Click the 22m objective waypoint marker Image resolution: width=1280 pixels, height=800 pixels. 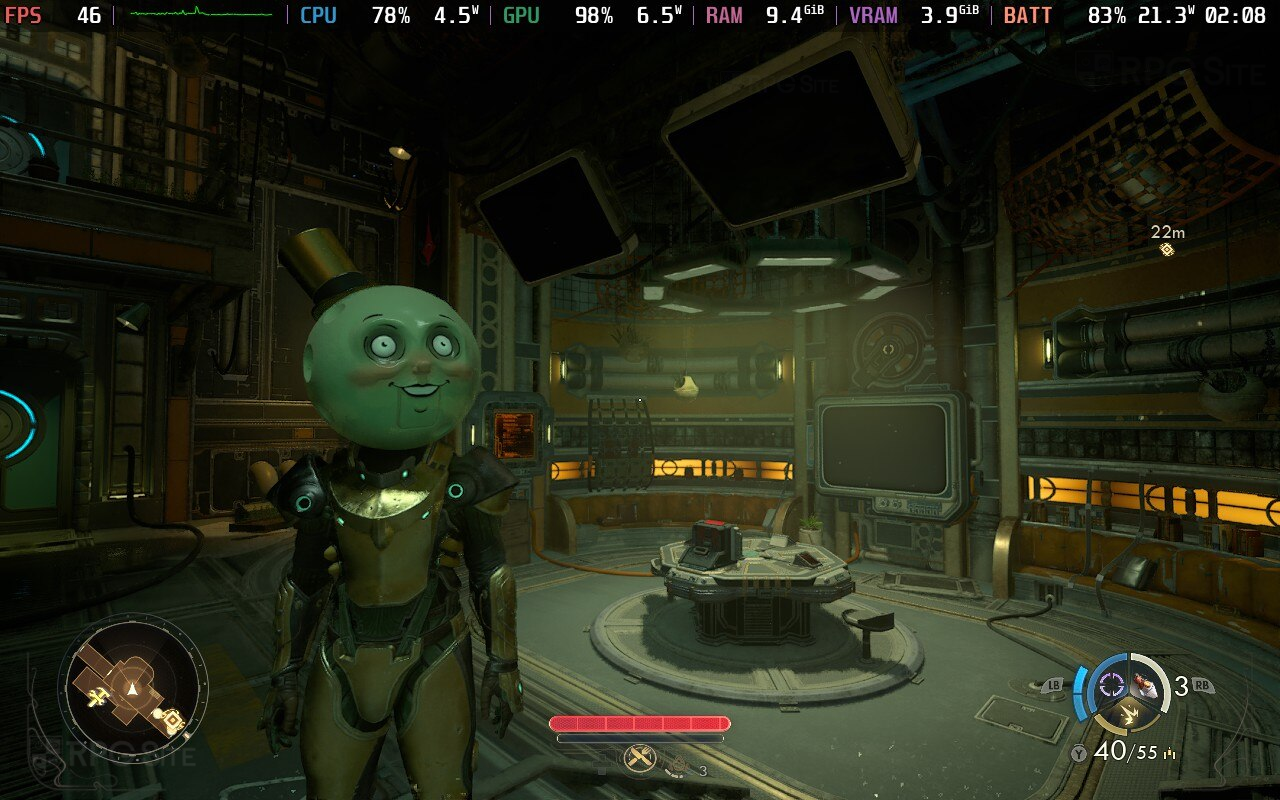tap(1166, 249)
